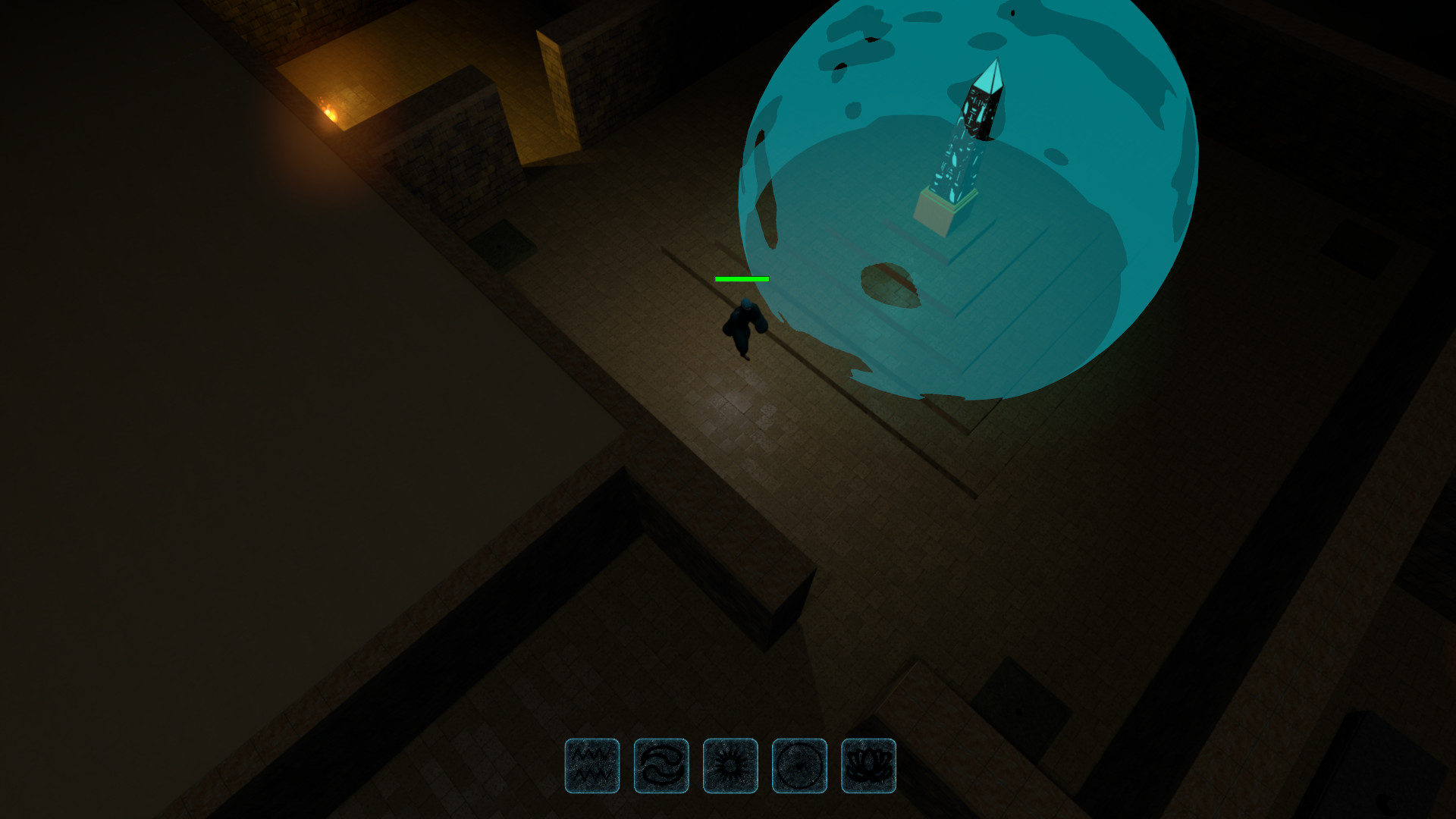This screenshot has height=819, width=1456.
Task: Click the fourth spell slot from left
Action: 799,766
